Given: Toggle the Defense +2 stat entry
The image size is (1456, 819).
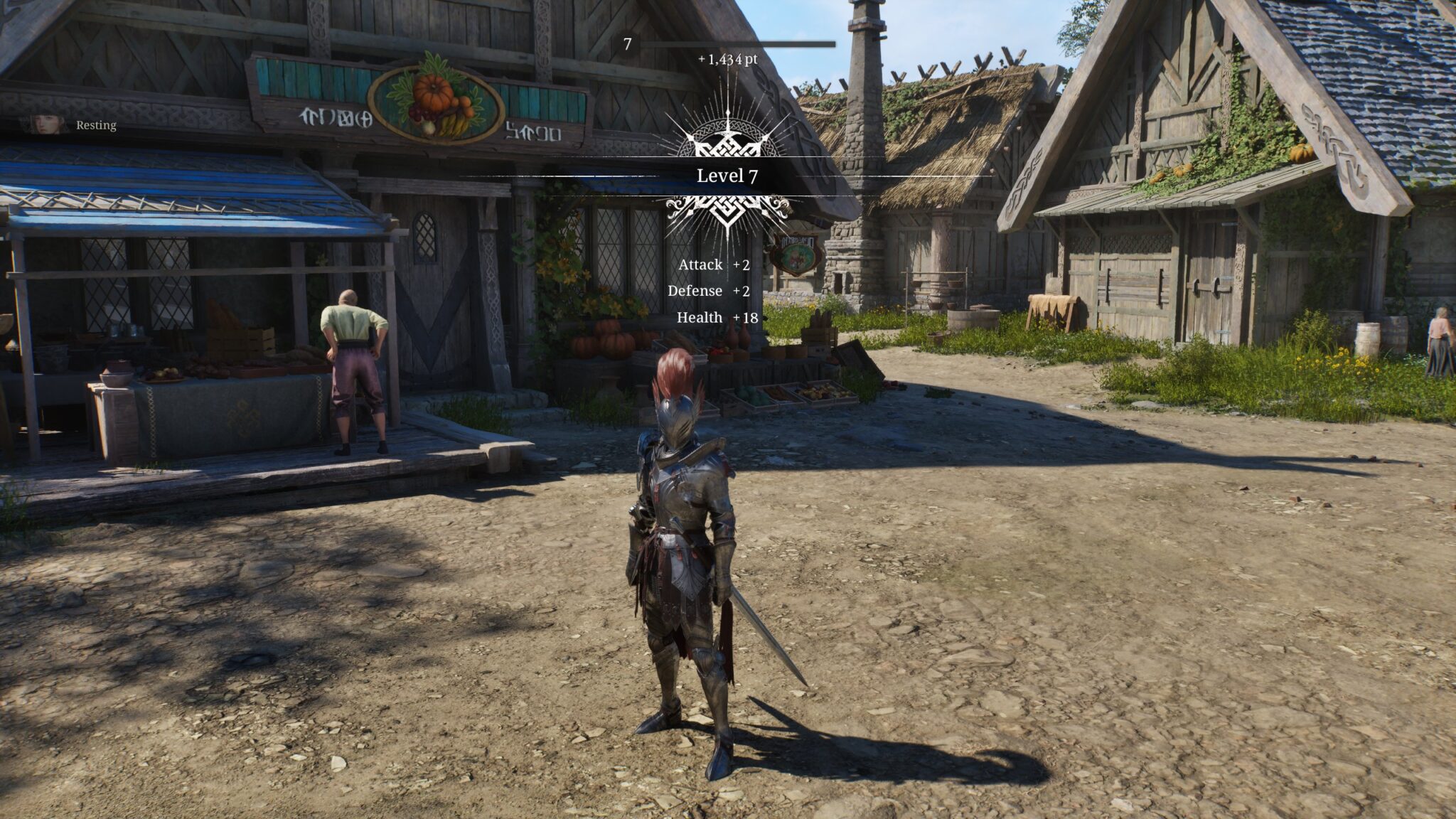Looking at the screenshot, I should click(x=711, y=291).
